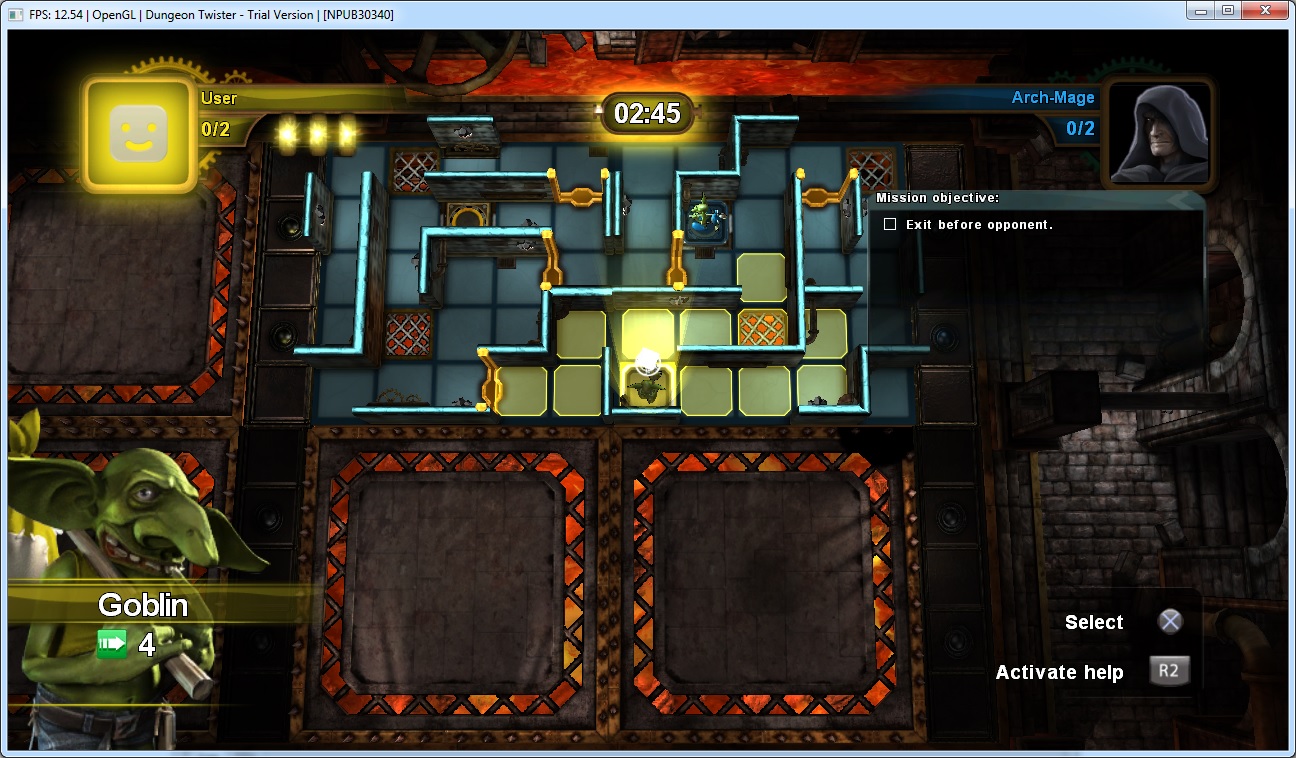Move to the highlighted orange grate tile
The height and width of the screenshot is (758, 1296).
pos(762,330)
